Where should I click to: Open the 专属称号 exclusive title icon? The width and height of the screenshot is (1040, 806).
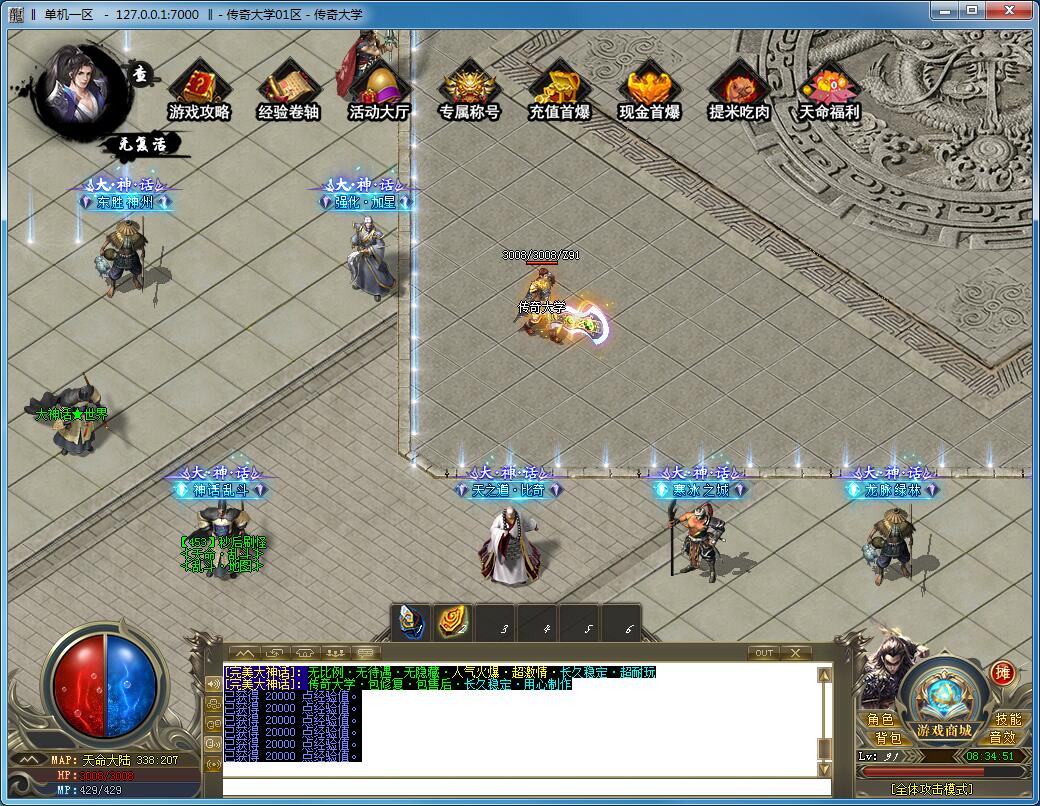click(x=469, y=89)
